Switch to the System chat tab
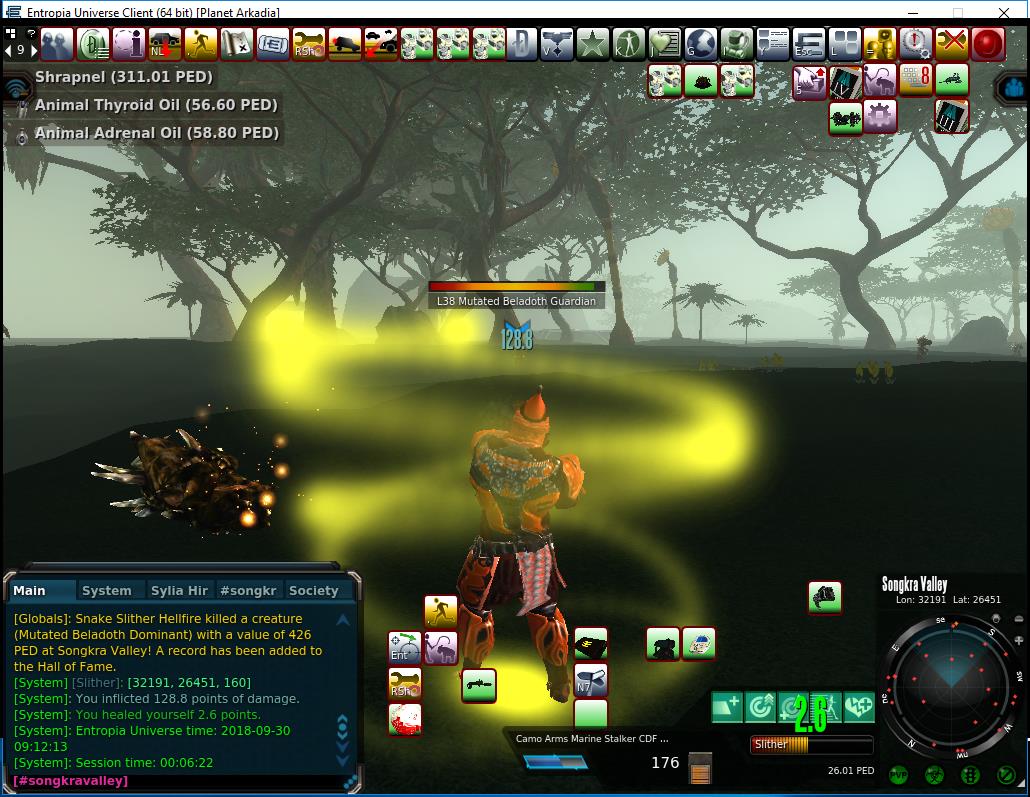 click(107, 591)
